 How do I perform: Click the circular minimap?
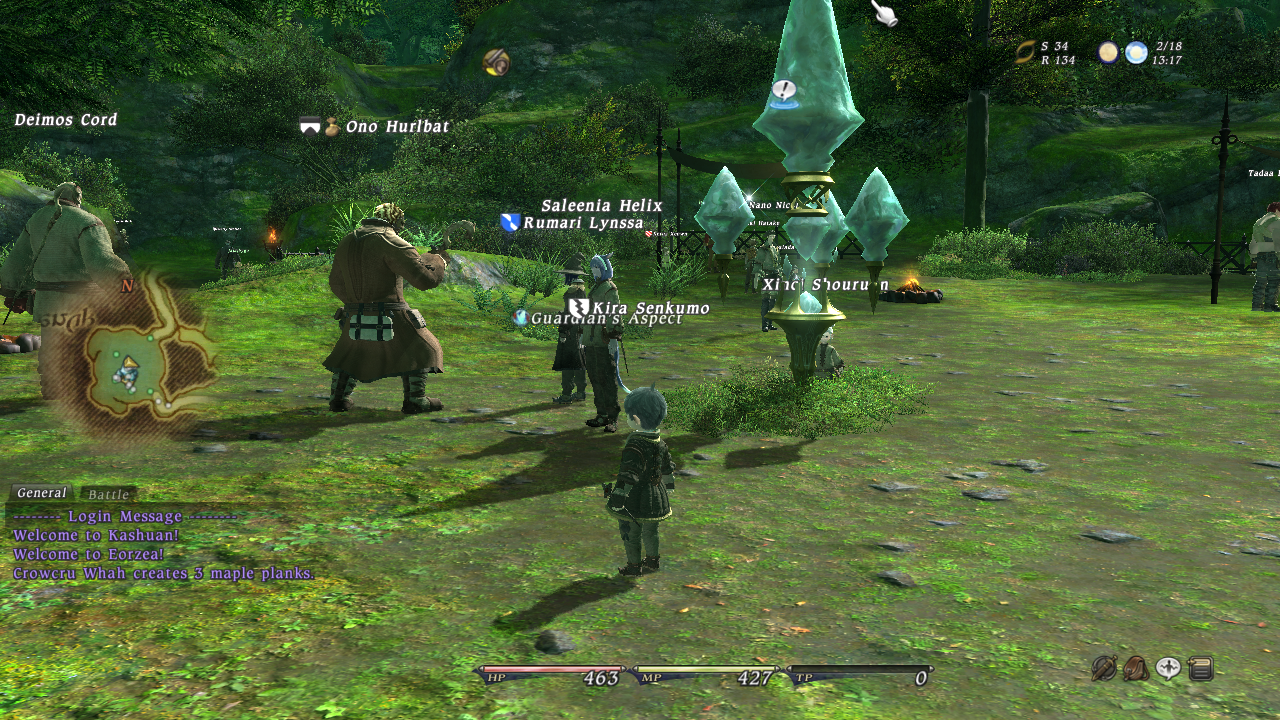(x=131, y=362)
